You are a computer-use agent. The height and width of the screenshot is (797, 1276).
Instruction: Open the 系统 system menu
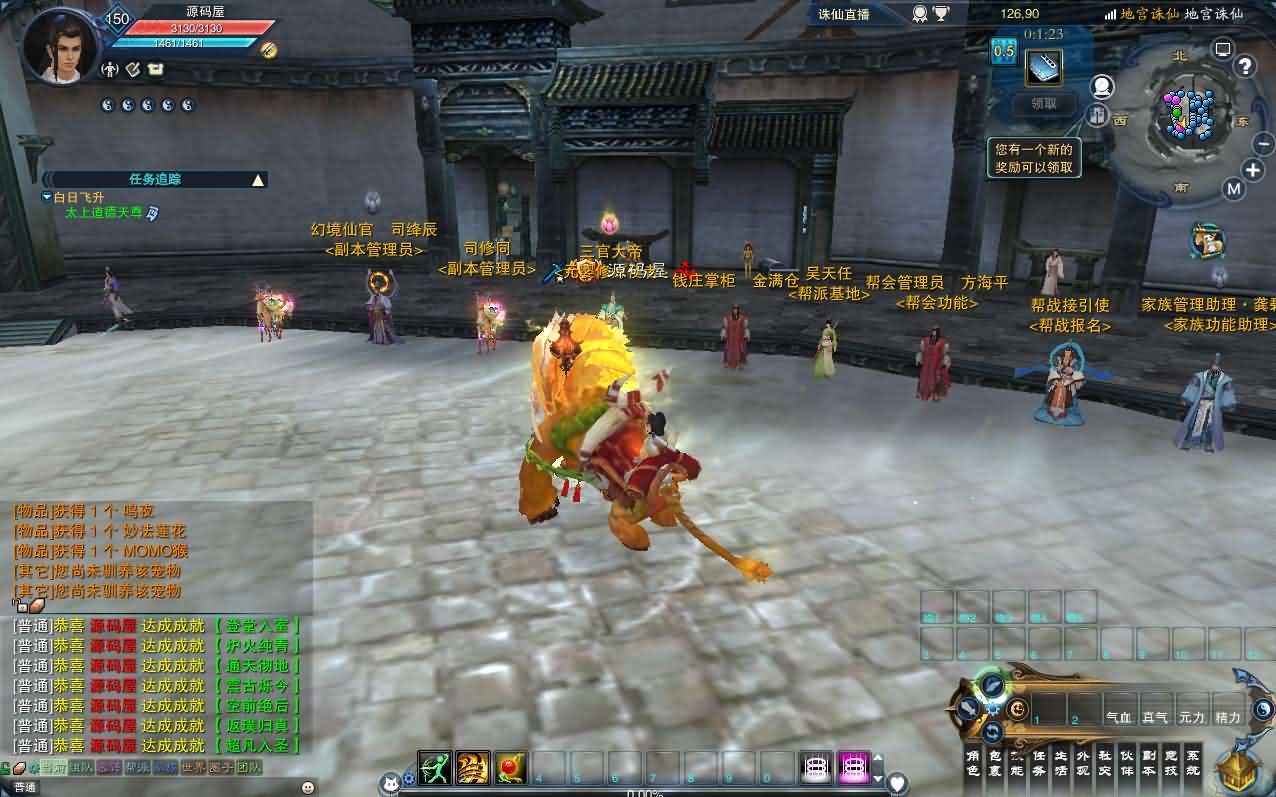click(1193, 763)
